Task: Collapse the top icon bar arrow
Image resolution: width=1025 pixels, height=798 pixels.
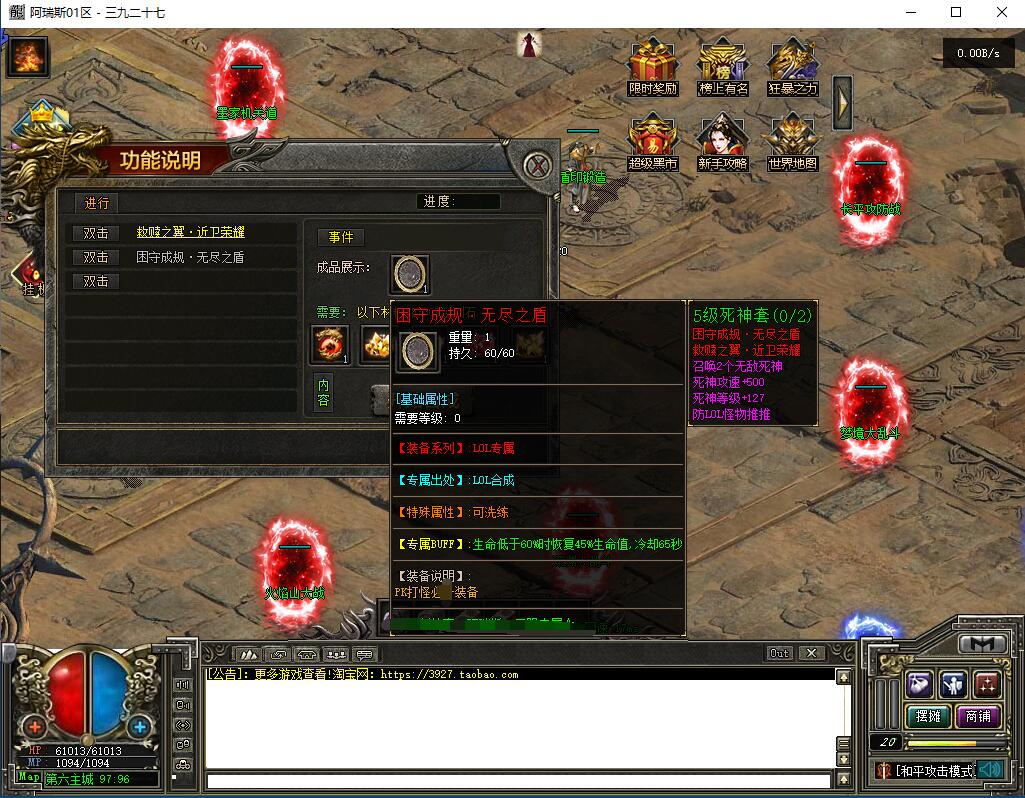Action: [x=842, y=102]
